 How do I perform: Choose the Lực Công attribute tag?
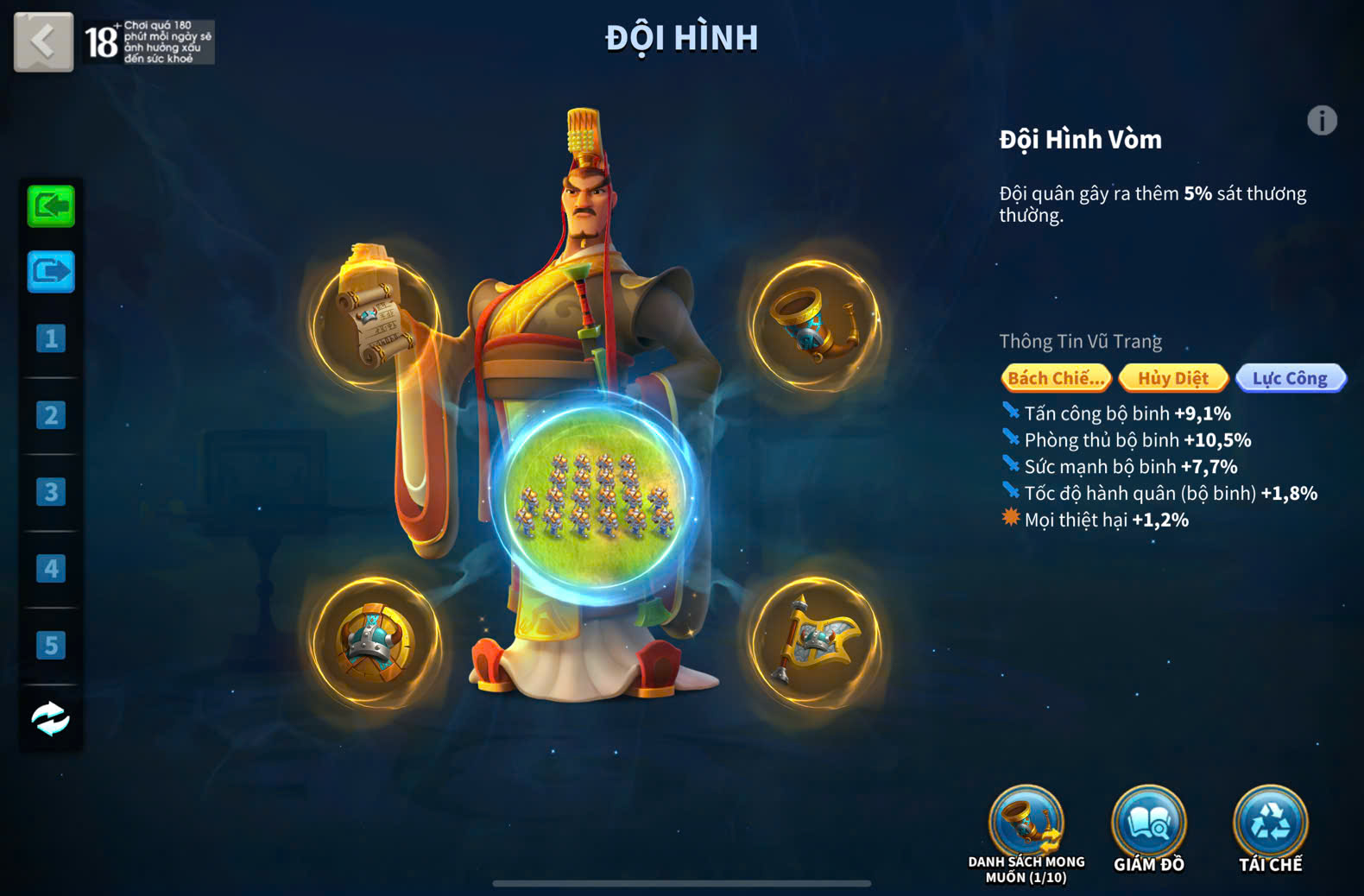[x=1290, y=378]
